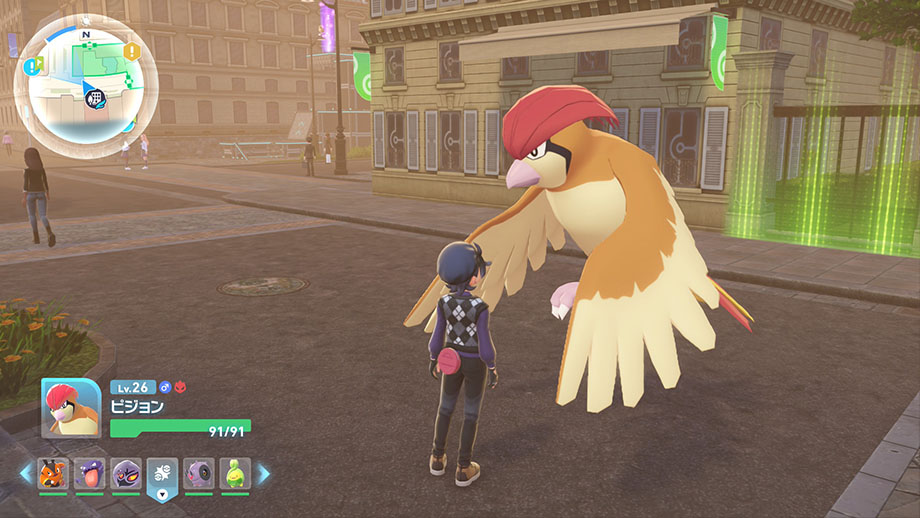Choose the orange fire pig party slot

53,472
